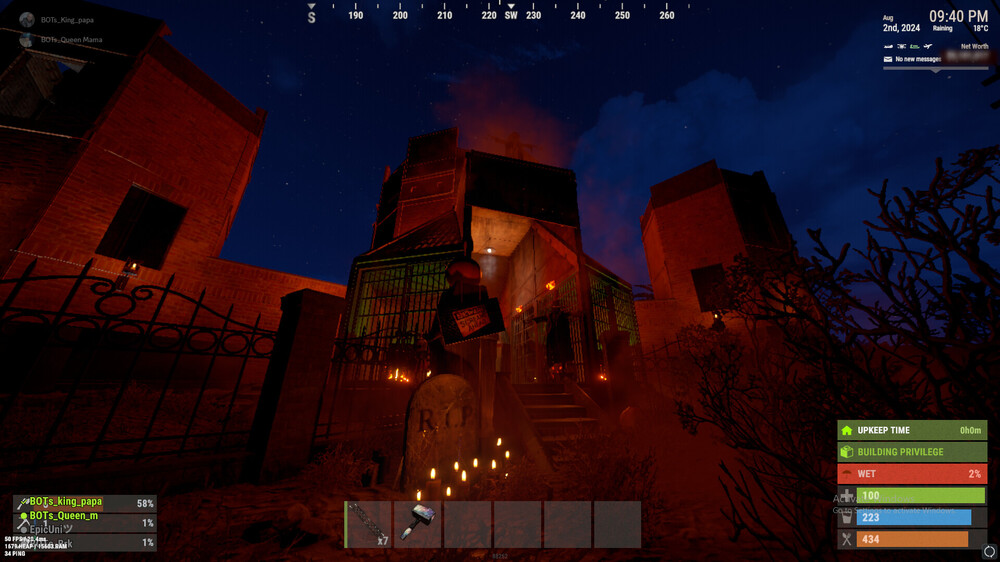Image resolution: width=1000 pixels, height=562 pixels.
Task: Select the hammer hotbar slot
Action: tap(418, 524)
